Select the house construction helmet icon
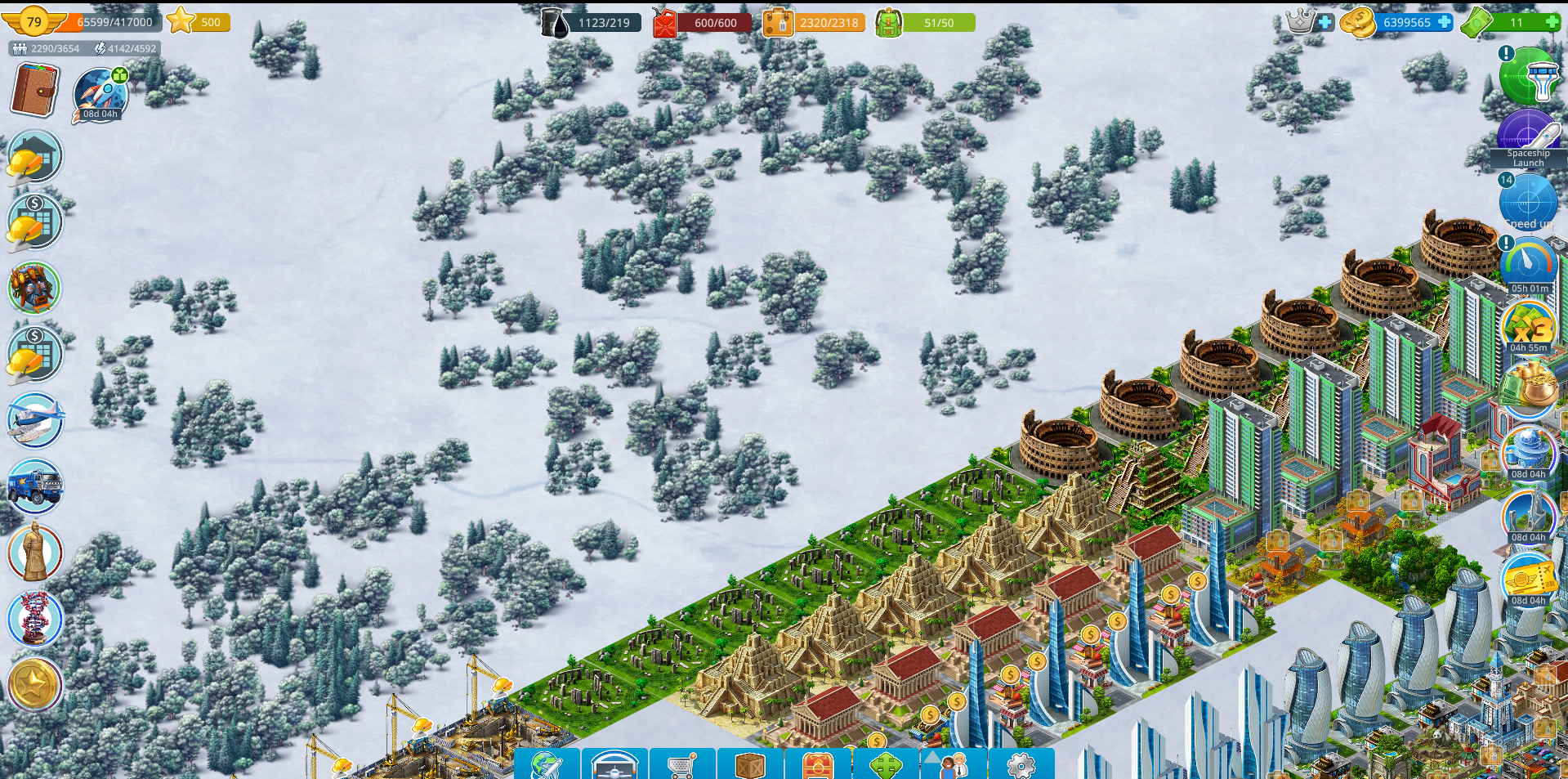 pyautogui.click(x=34, y=156)
